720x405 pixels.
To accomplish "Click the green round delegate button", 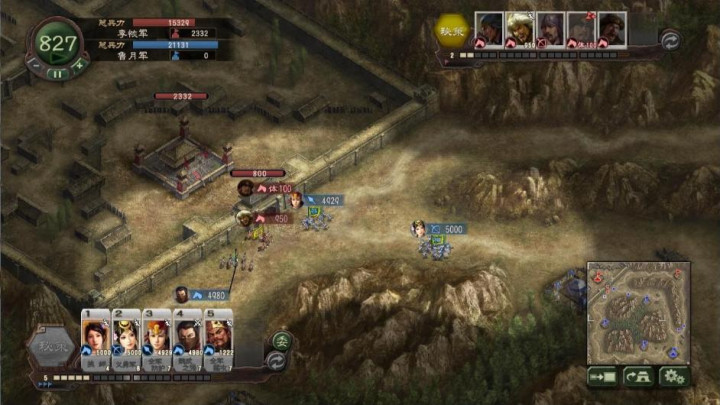I will [x=282, y=340].
